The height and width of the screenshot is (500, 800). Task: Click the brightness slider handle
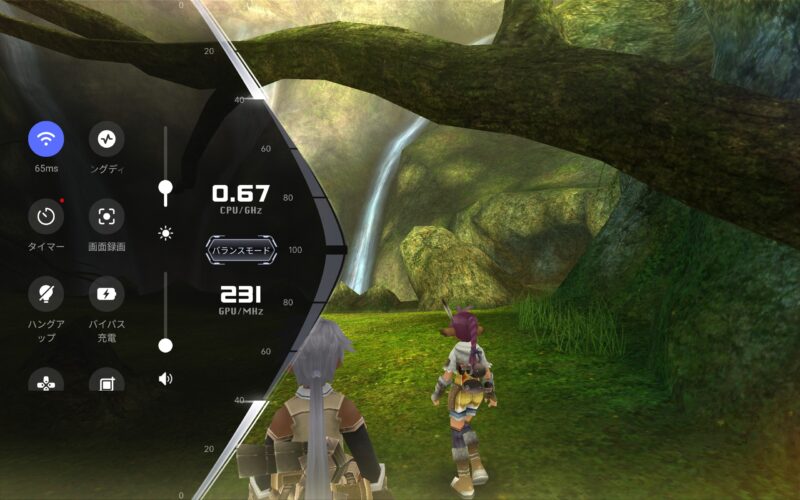[x=166, y=187]
